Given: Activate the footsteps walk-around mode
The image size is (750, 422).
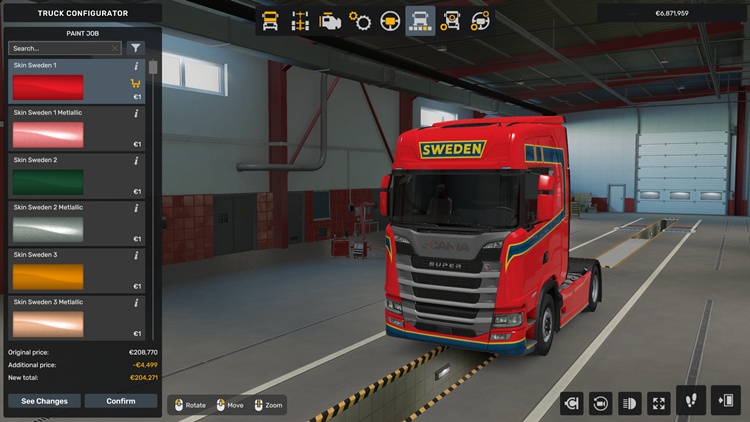Looking at the screenshot, I should pyautogui.click(x=691, y=401).
